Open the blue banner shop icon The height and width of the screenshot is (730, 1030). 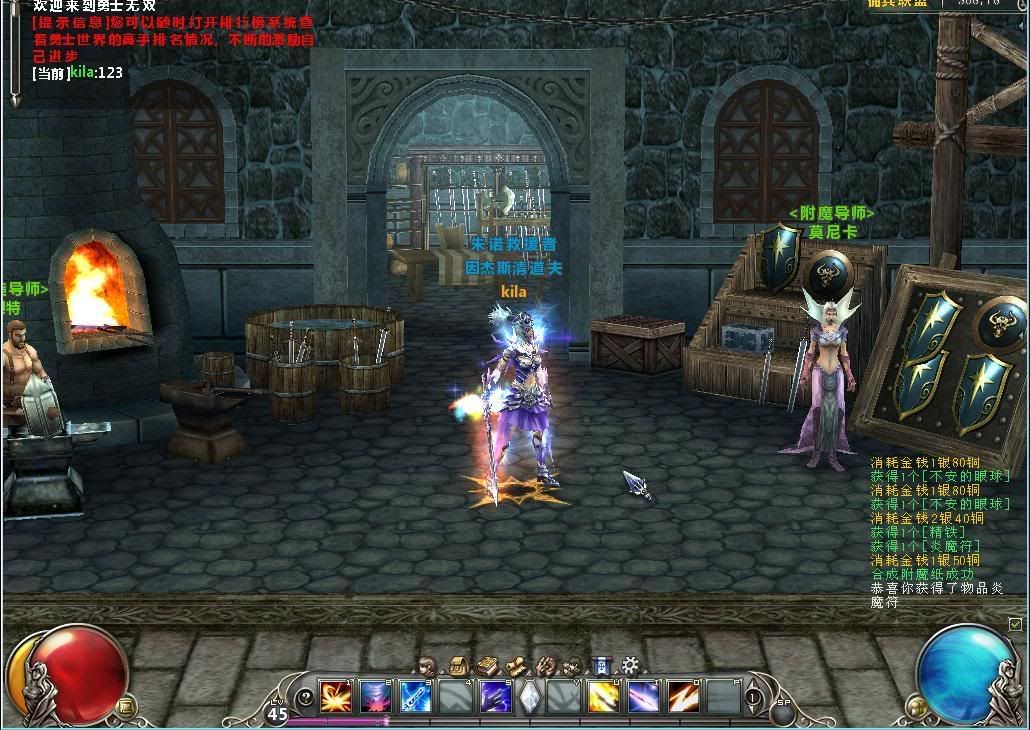[601, 665]
